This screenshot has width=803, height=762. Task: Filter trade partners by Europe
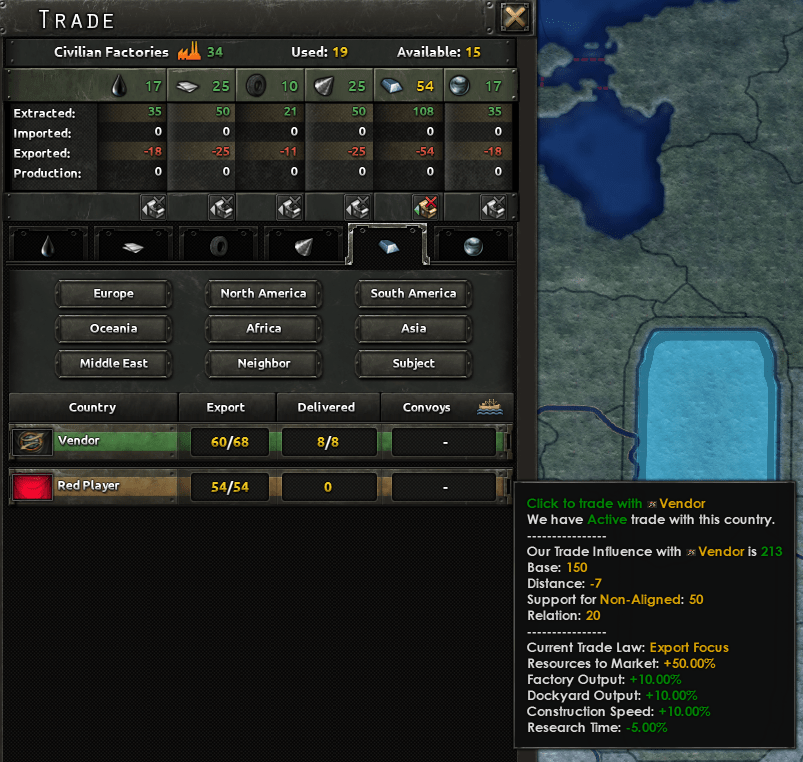coord(113,294)
